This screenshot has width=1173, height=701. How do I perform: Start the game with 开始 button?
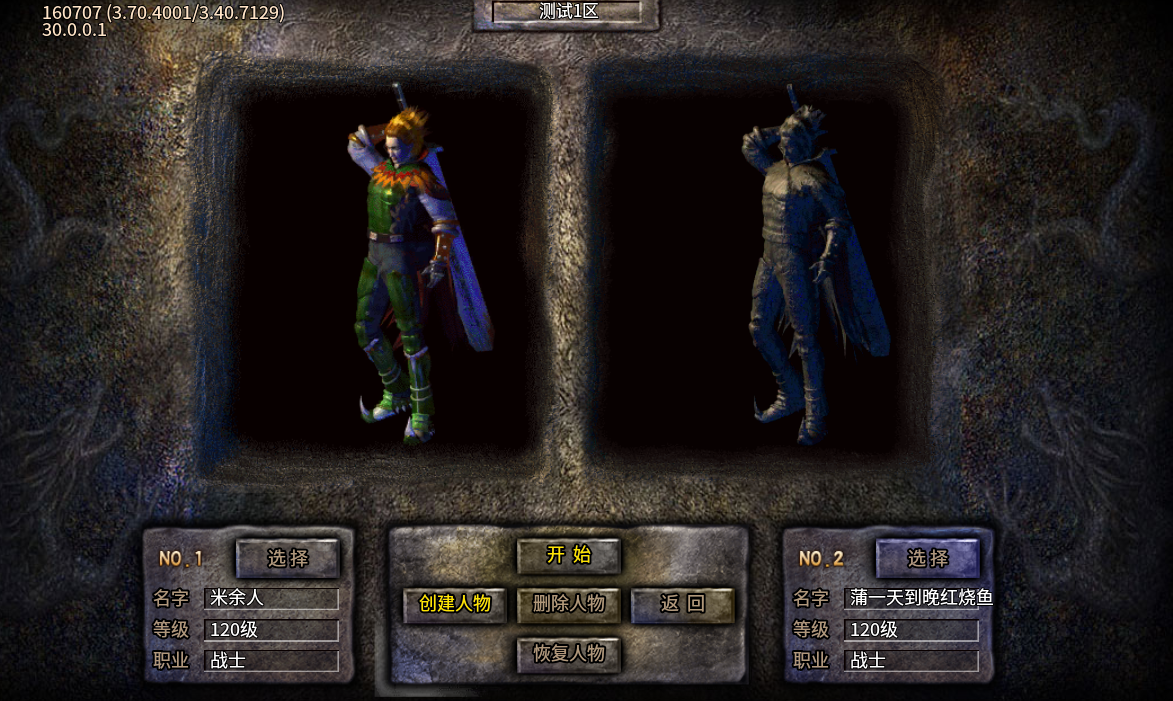click(x=569, y=556)
